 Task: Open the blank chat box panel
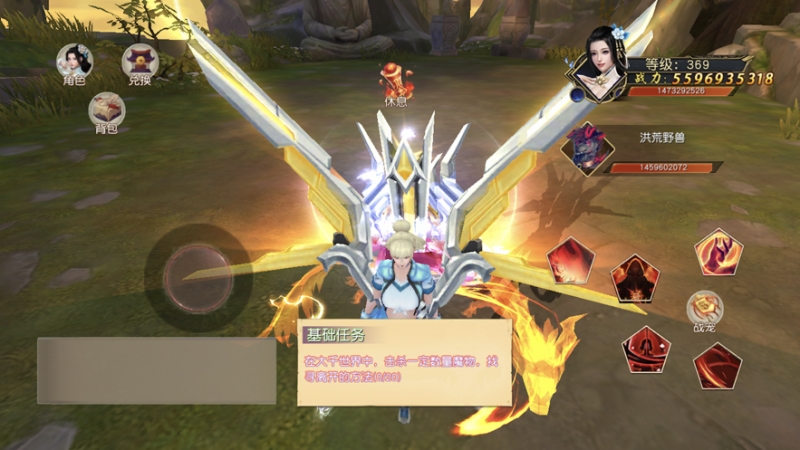click(156, 370)
